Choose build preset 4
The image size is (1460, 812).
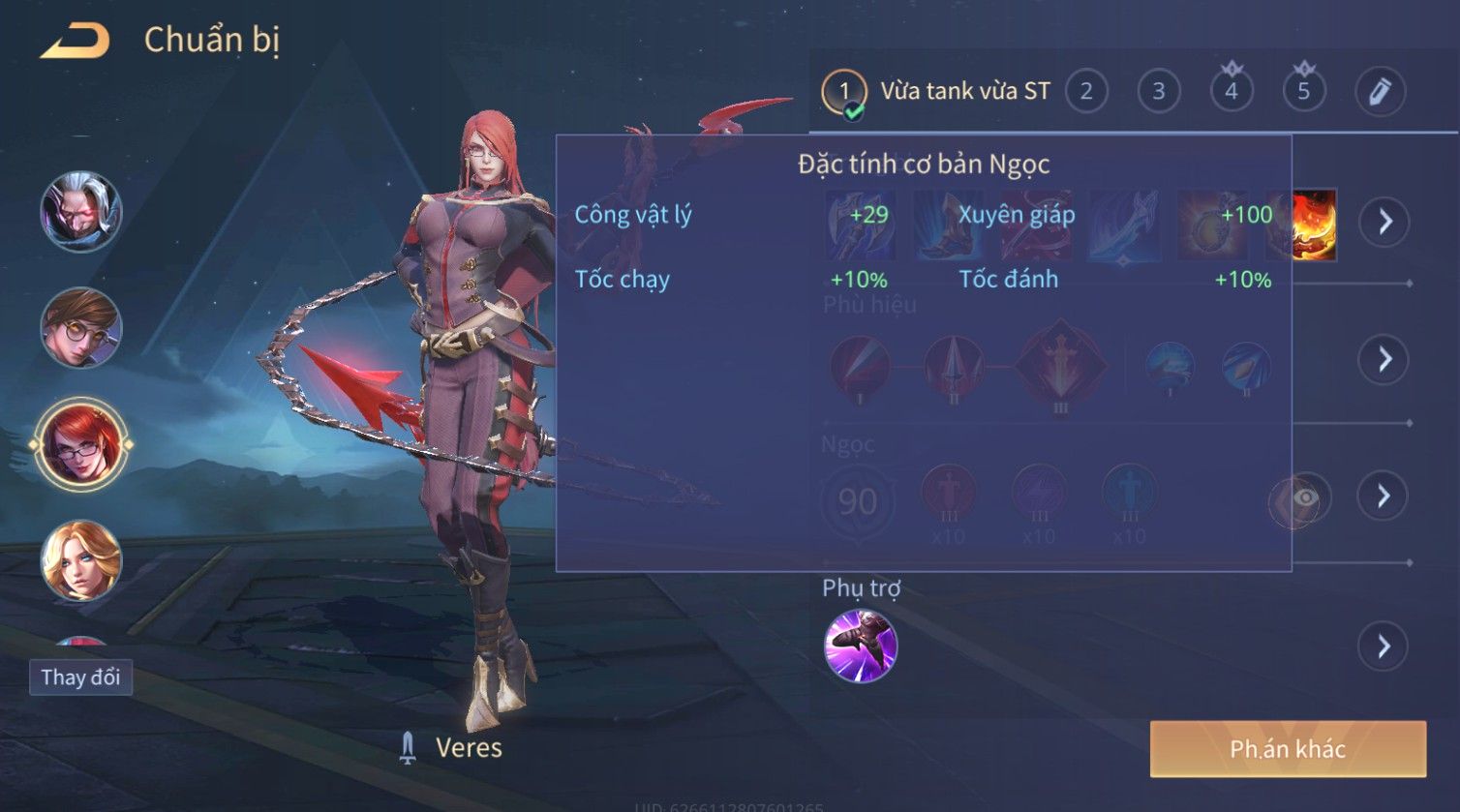(x=1231, y=92)
